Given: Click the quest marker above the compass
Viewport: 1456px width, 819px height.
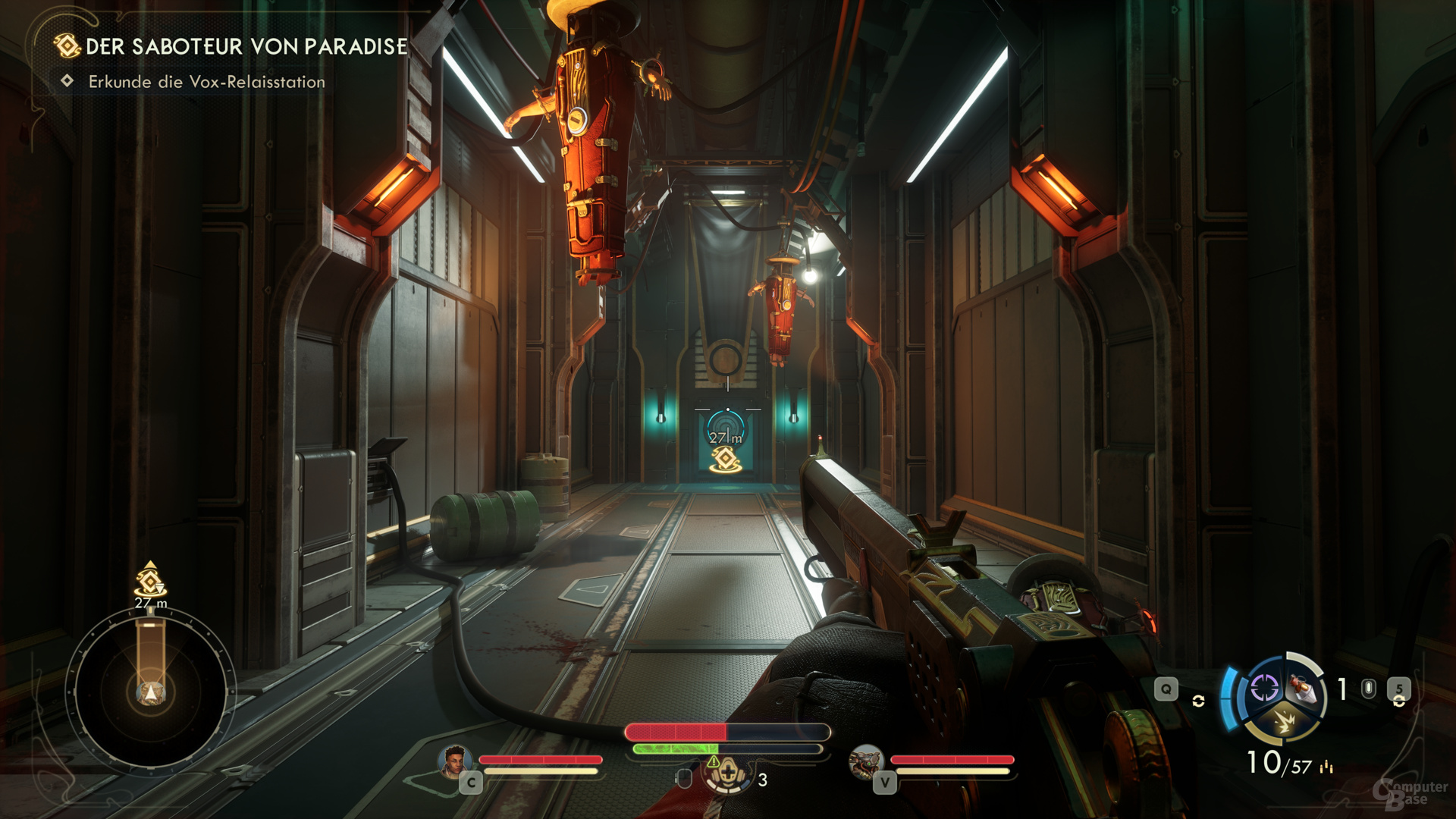Looking at the screenshot, I should (x=150, y=581).
